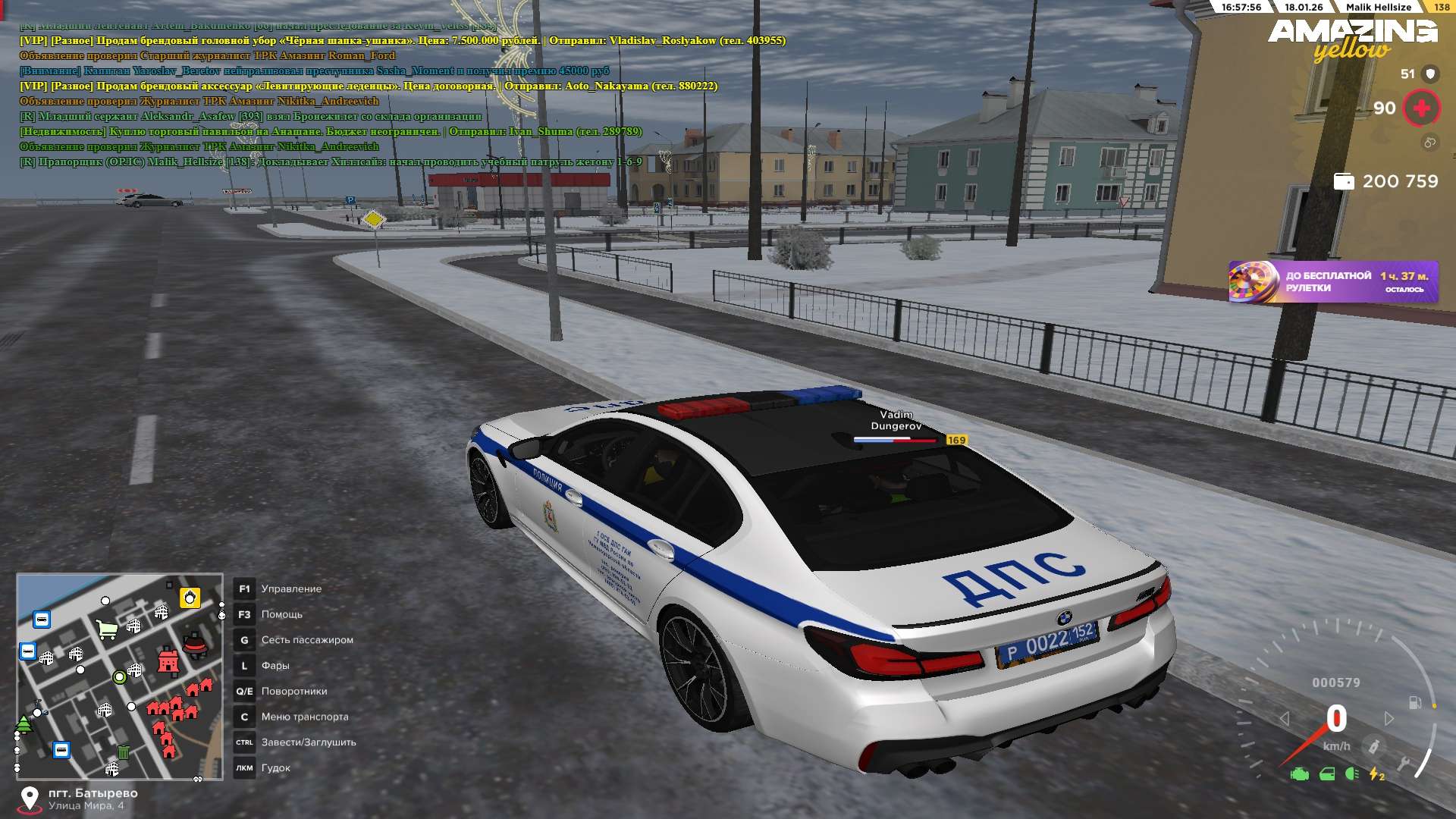Toggle the green car door lock icon
This screenshot has width=1456, height=819.
coord(1327,774)
